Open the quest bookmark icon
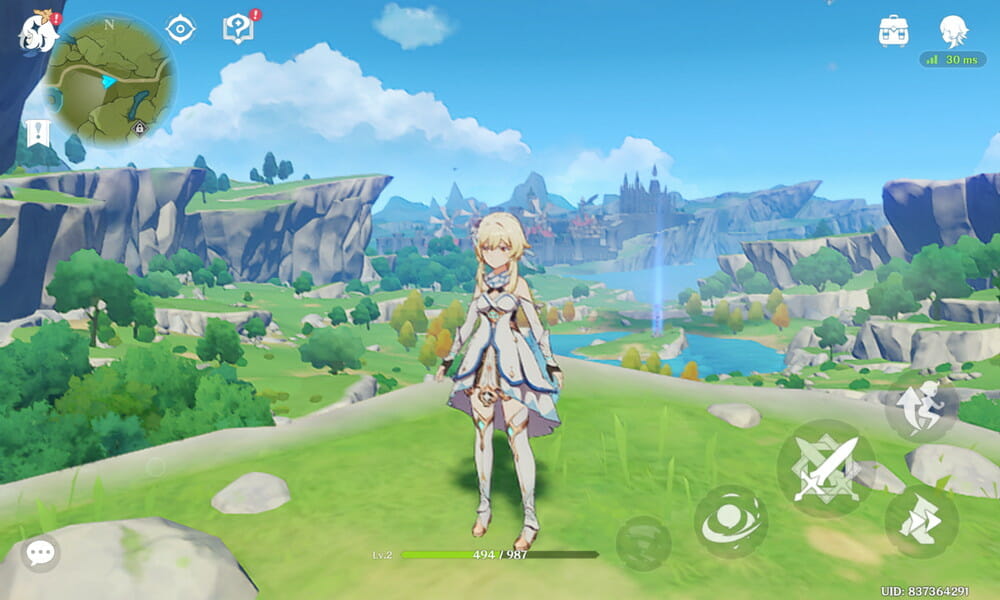1000x600 pixels. point(38,133)
